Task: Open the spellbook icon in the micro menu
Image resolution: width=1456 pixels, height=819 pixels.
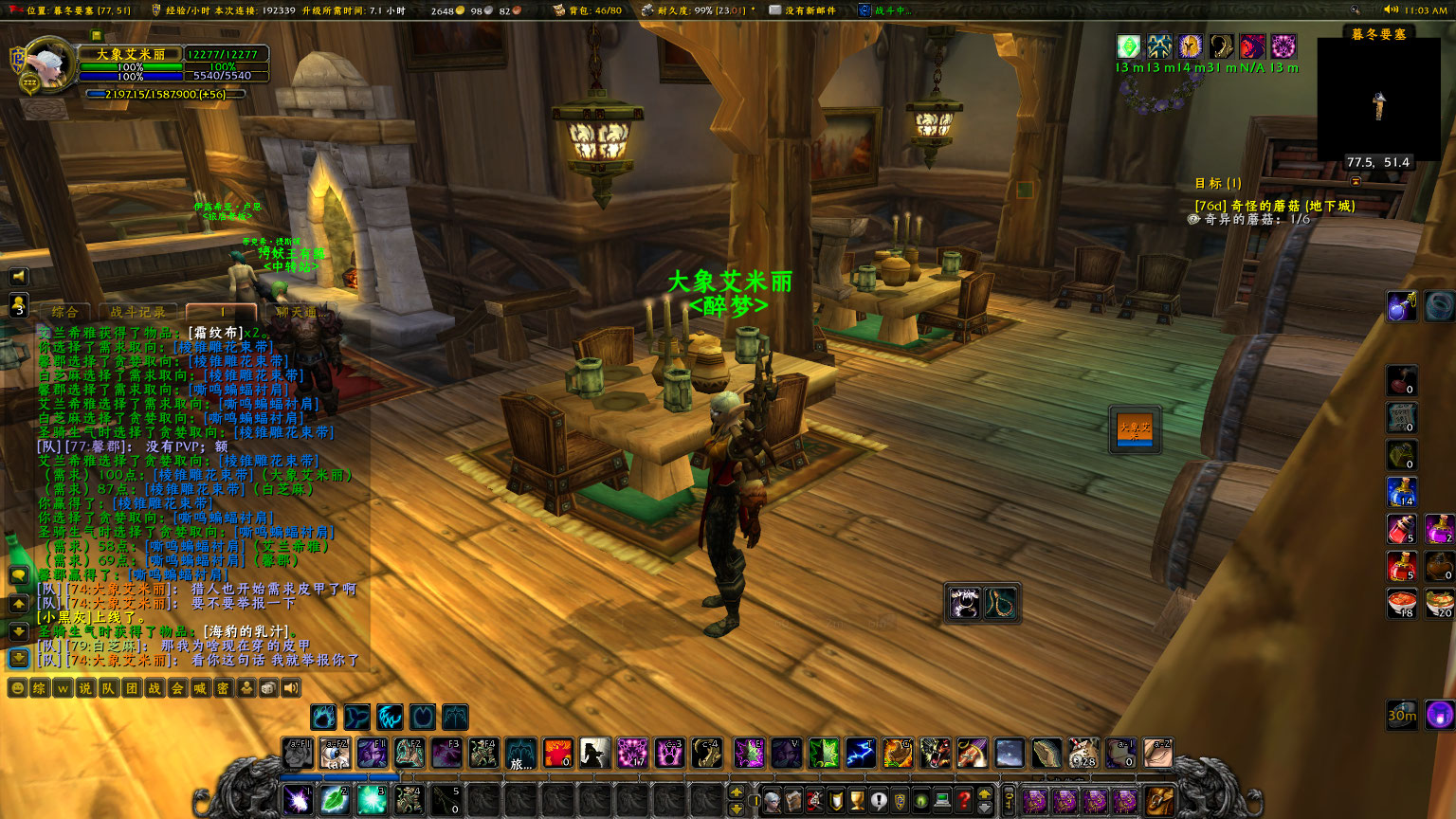Action: point(792,799)
